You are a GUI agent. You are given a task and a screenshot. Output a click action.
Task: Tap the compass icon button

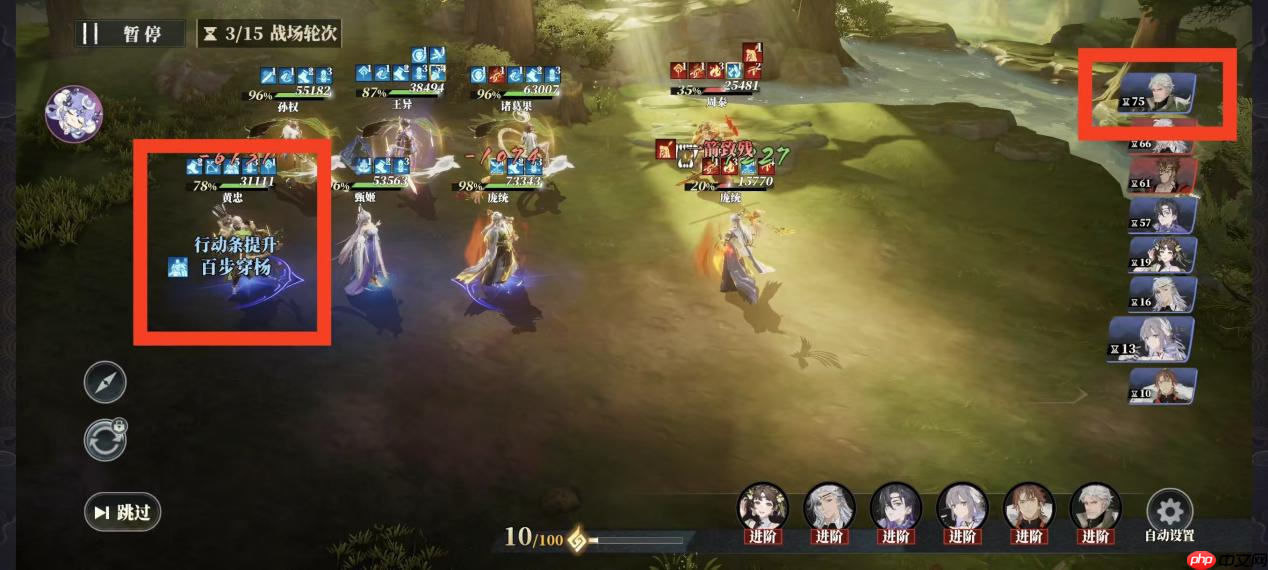pos(105,382)
